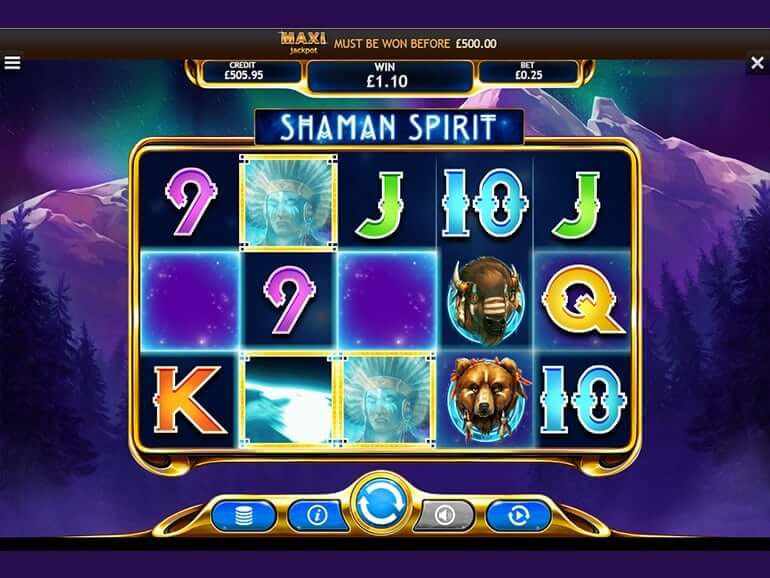This screenshot has height=578, width=770.
Task: Open the bet settings coin stack button
Action: [x=243, y=515]
